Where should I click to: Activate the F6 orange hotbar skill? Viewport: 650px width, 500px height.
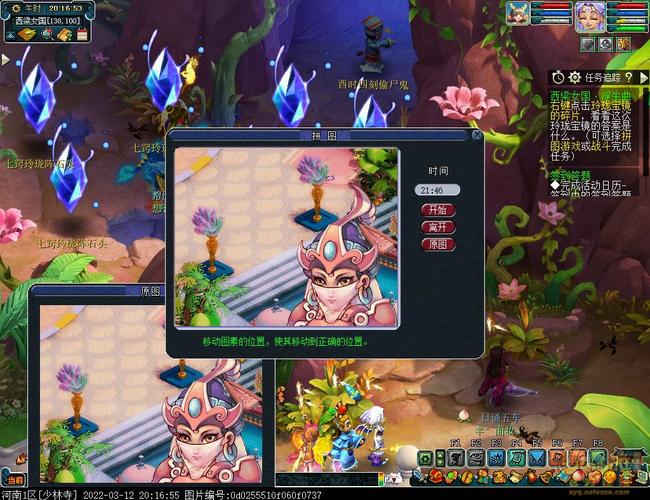[556, 456]
